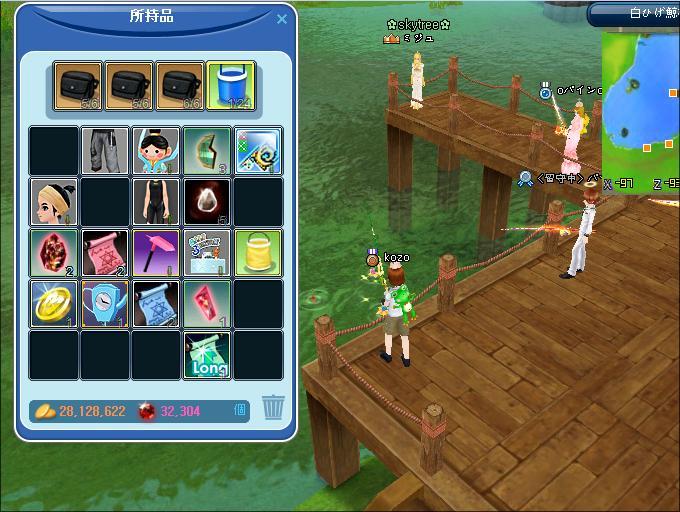Viewport: 680px width, 512px height.
Task: Click the shining gold coin item
Action: click(54, 304)
